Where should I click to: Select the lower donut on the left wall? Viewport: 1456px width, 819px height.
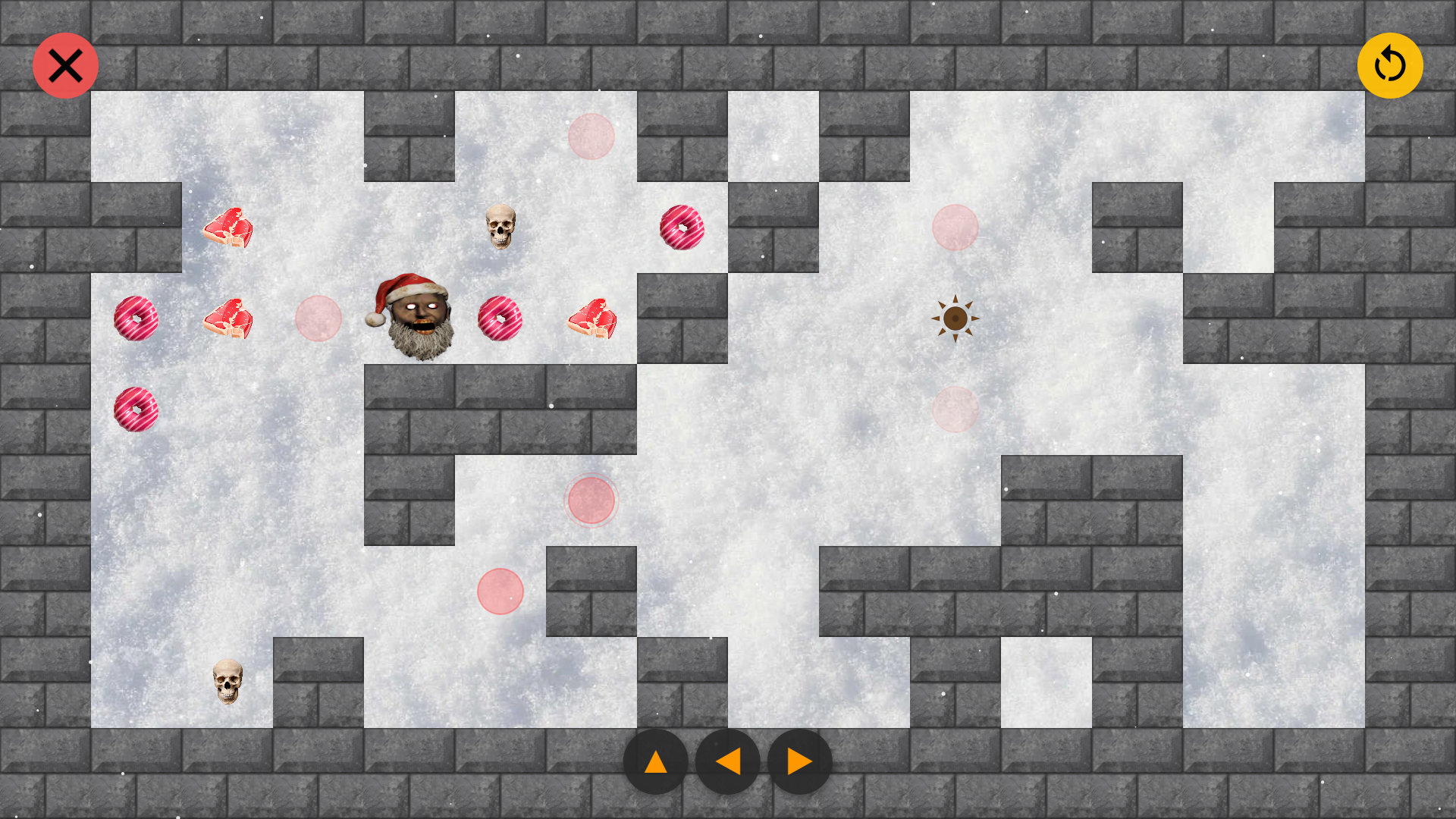(x=136, y=409)
